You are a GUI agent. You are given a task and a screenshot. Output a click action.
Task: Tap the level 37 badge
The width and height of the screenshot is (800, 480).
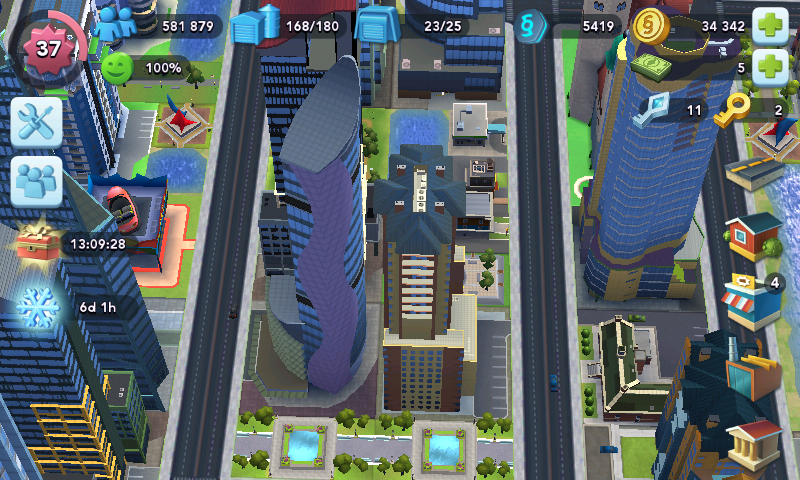tap(48, 46)
